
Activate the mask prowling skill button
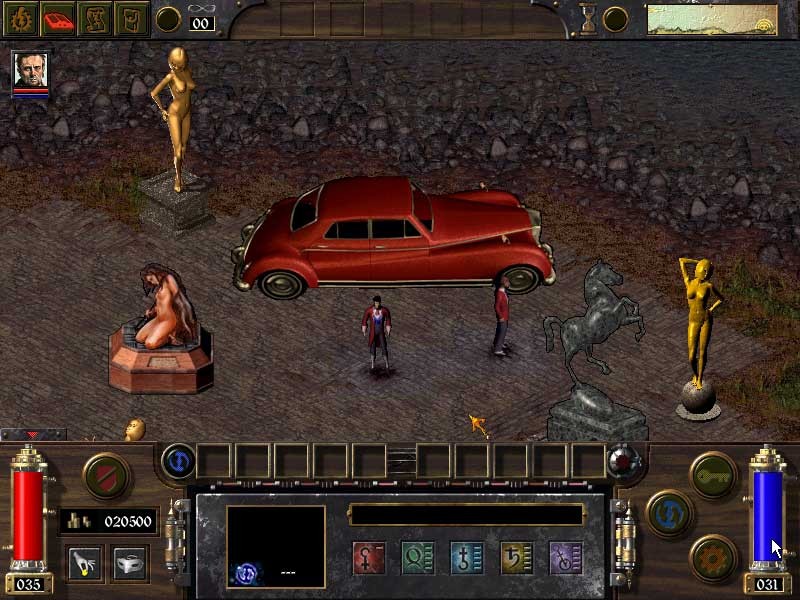click(x=130, y=562)
